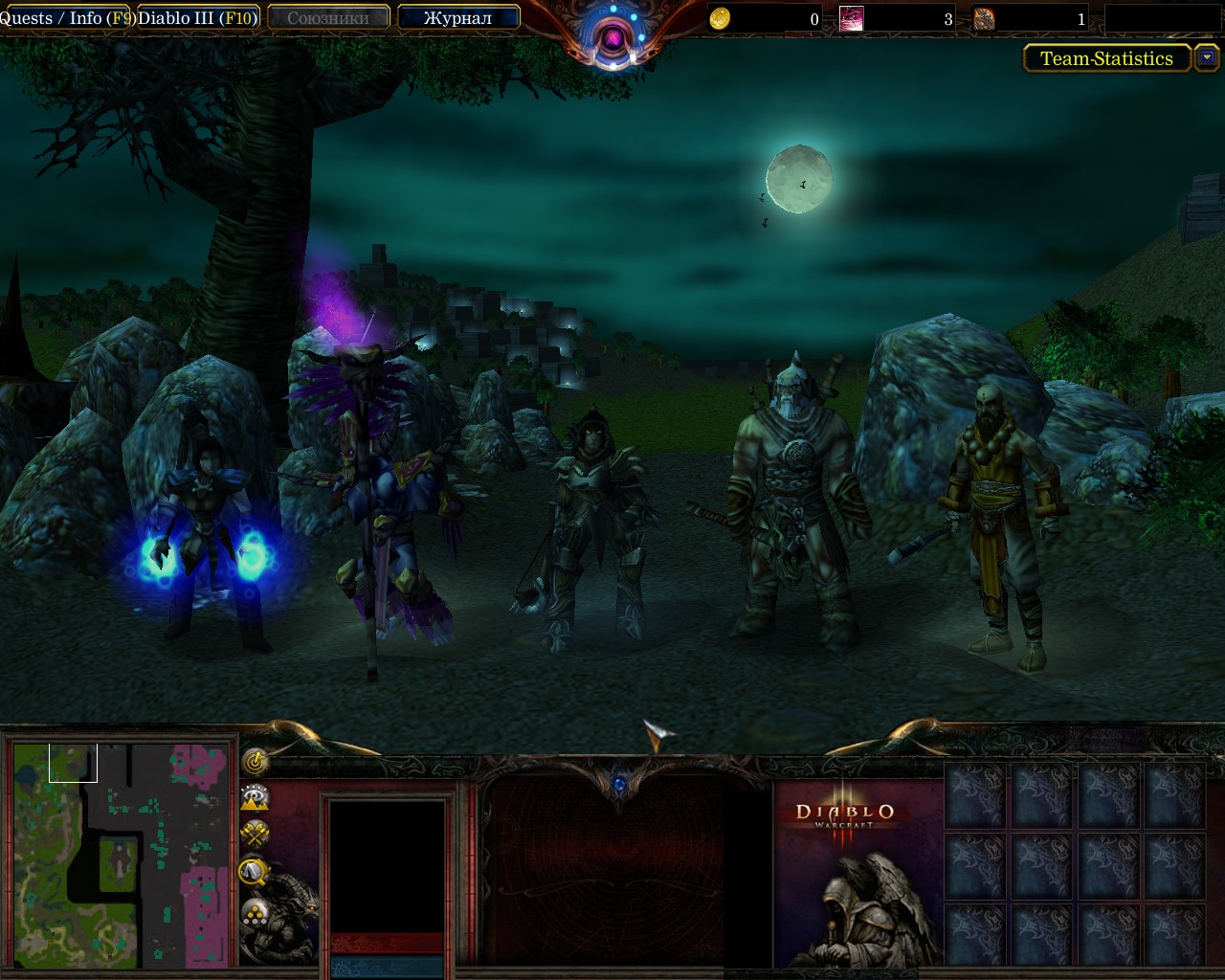Image resolution: width=1225 pixels, height=980 pixels.
Task: Click the gold coin resource icon
Action: click(719, 17)
